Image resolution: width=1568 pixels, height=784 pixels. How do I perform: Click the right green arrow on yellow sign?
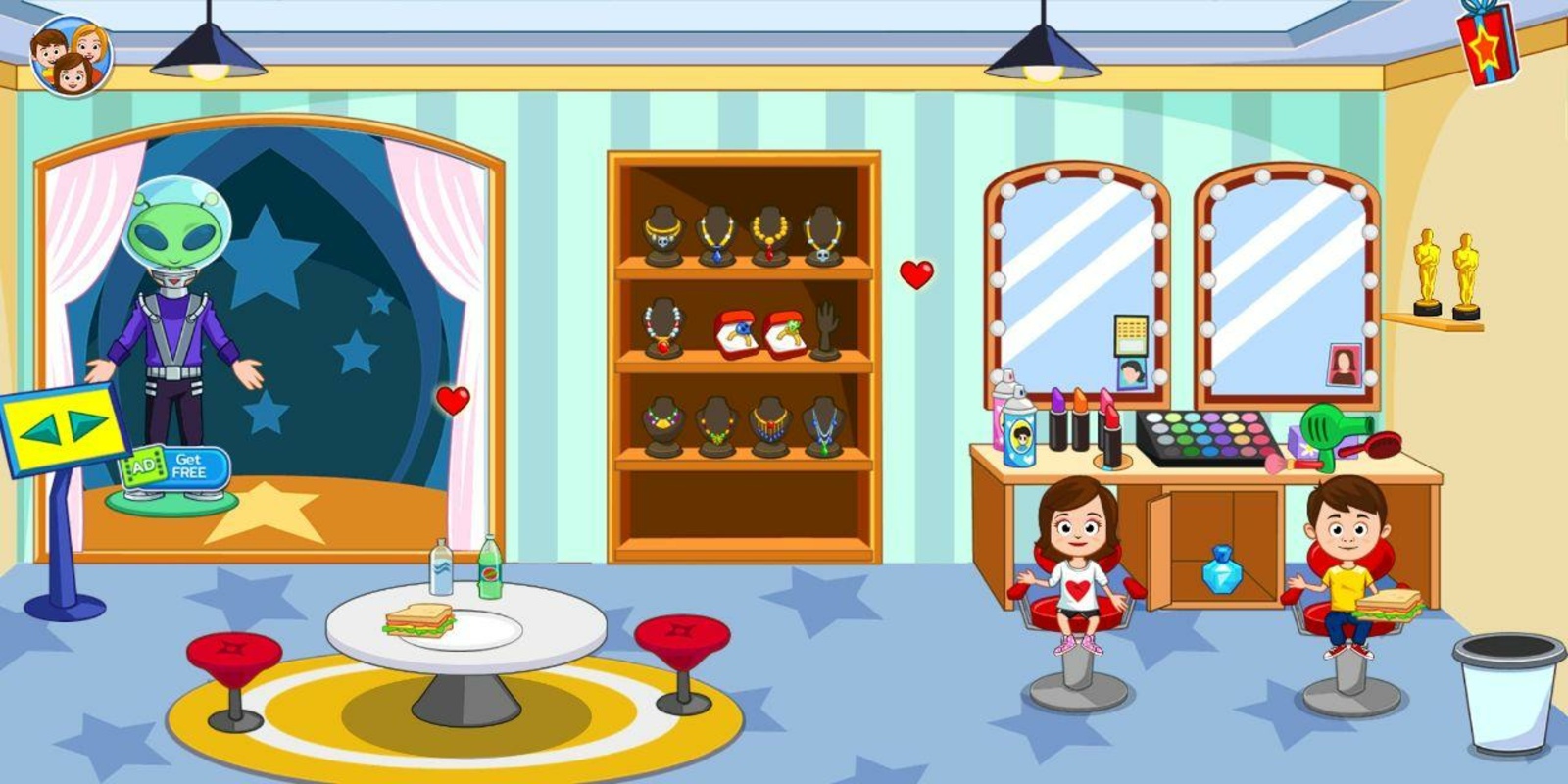point(87,423)
